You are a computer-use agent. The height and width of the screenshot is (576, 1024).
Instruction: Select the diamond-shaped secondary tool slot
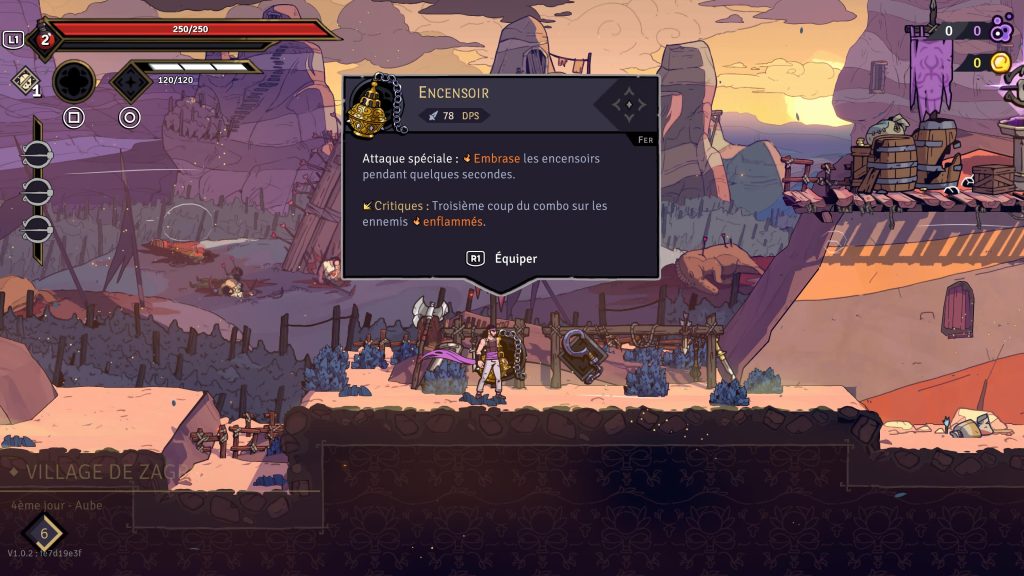(x=130, y=82)
